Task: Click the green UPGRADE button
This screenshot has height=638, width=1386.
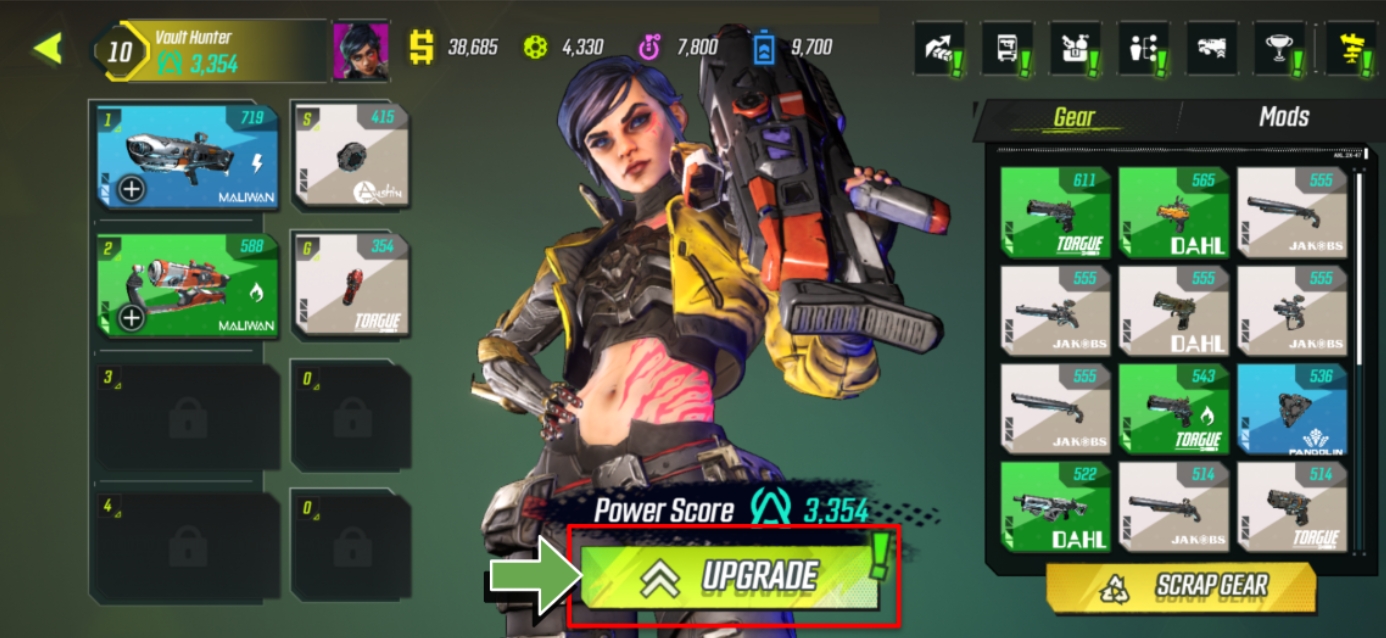Action: pyautogui.click(x=728, y=577)
